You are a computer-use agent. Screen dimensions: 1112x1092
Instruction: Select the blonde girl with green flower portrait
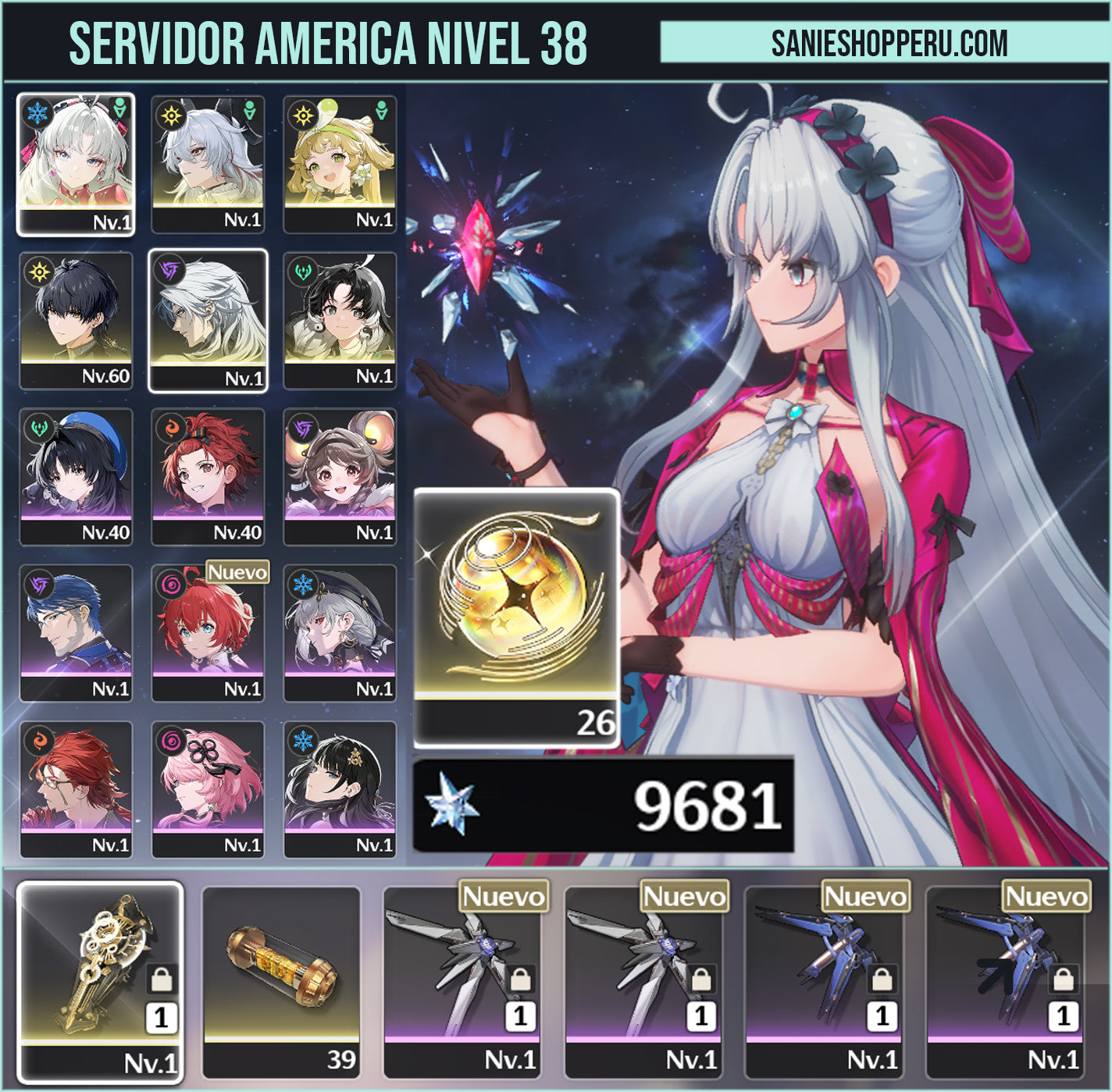340,162
